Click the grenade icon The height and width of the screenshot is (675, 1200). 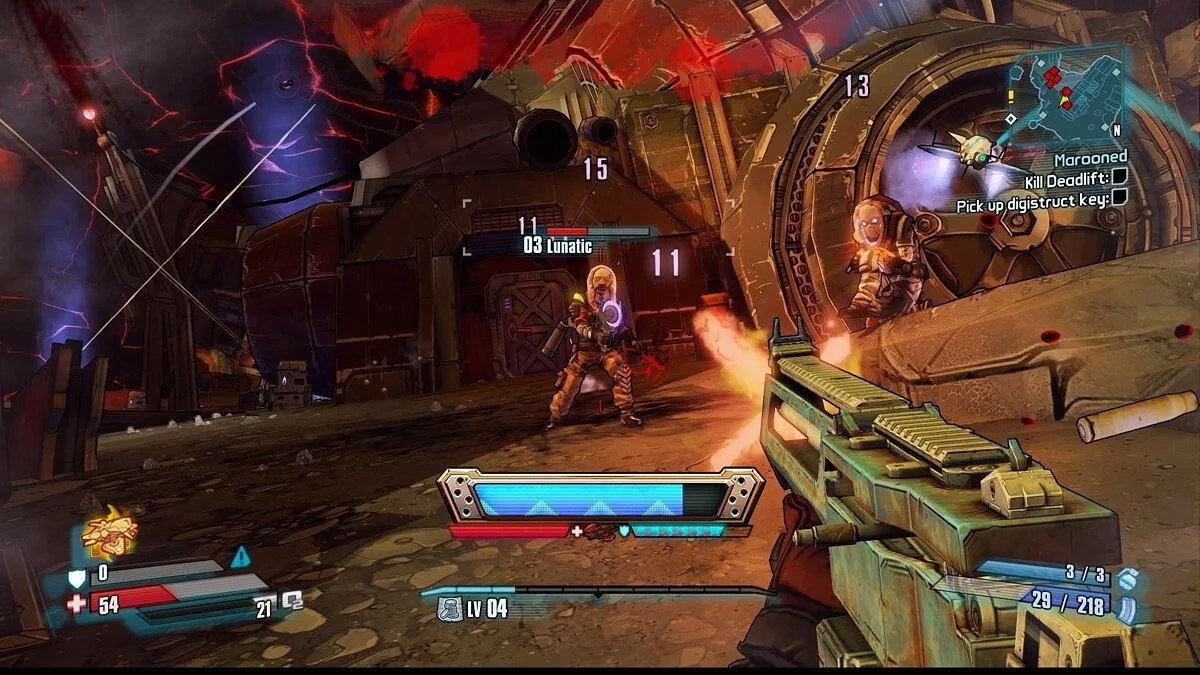coord(1128,578)
